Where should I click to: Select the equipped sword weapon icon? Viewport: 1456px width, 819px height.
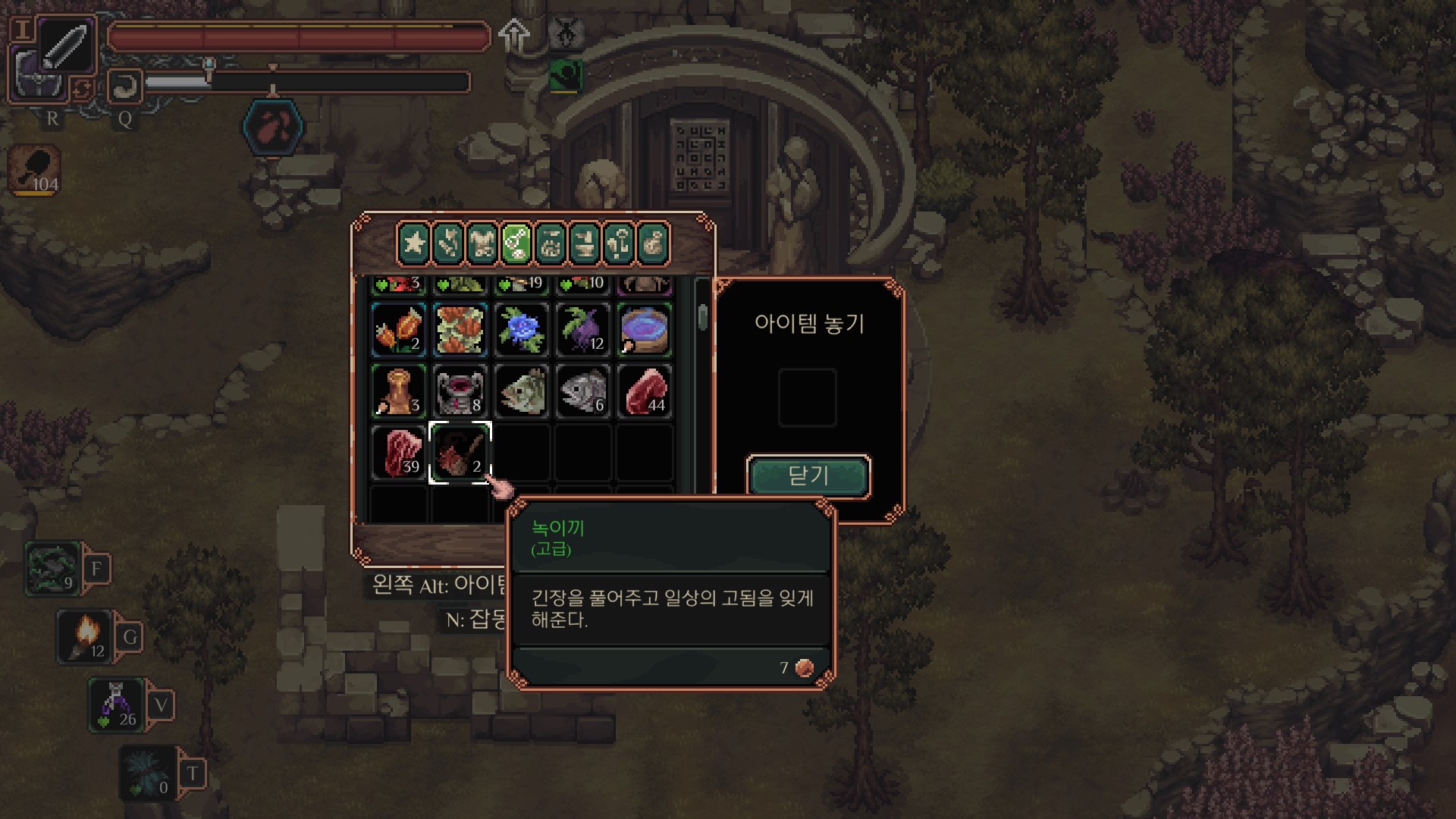pyautogui.click(x=66, y=45)
